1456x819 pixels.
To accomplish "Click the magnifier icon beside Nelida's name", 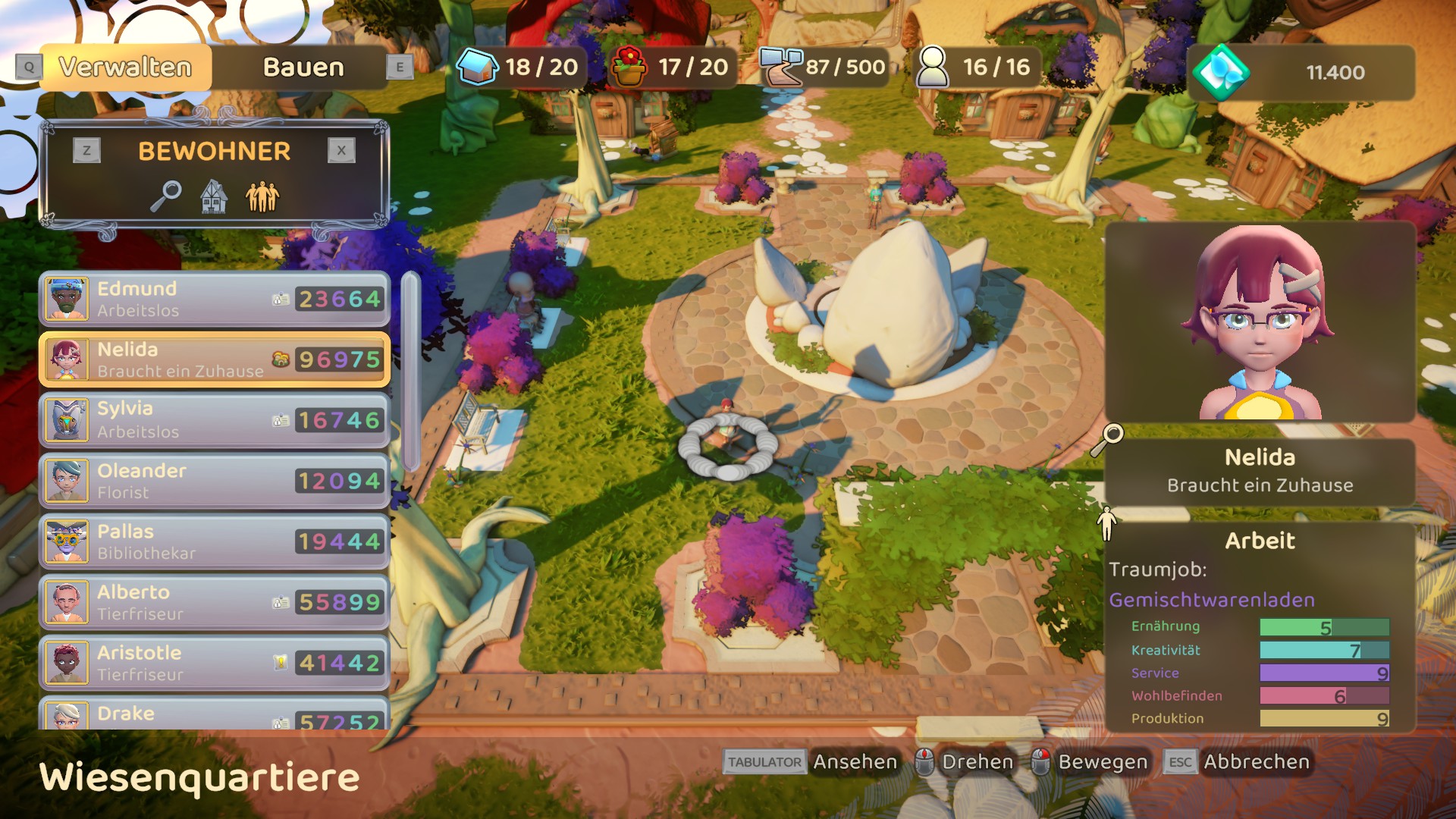I will pos(1108,439).
